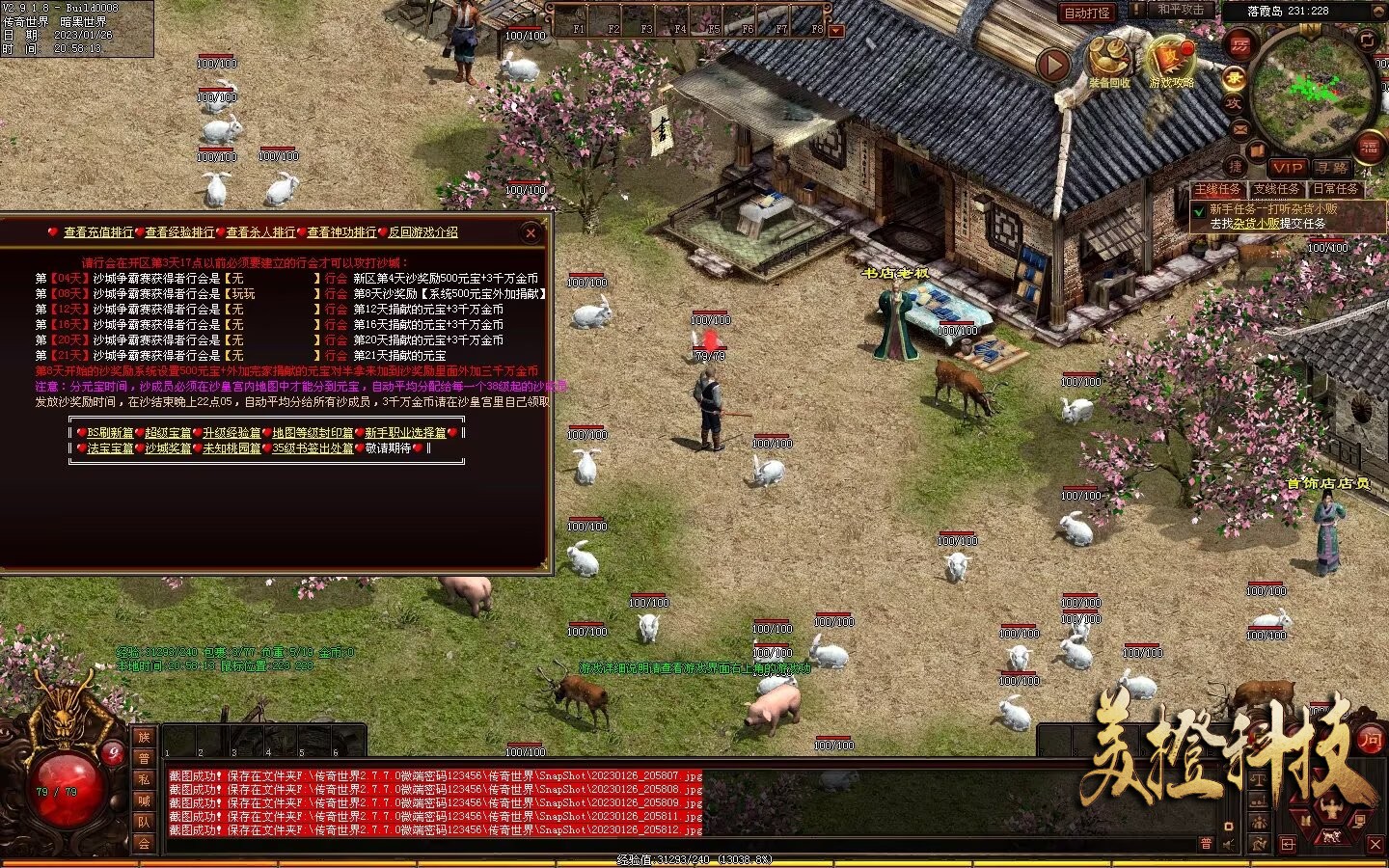Open the 查看充值排行 recharge ranking link

[98, 232]
